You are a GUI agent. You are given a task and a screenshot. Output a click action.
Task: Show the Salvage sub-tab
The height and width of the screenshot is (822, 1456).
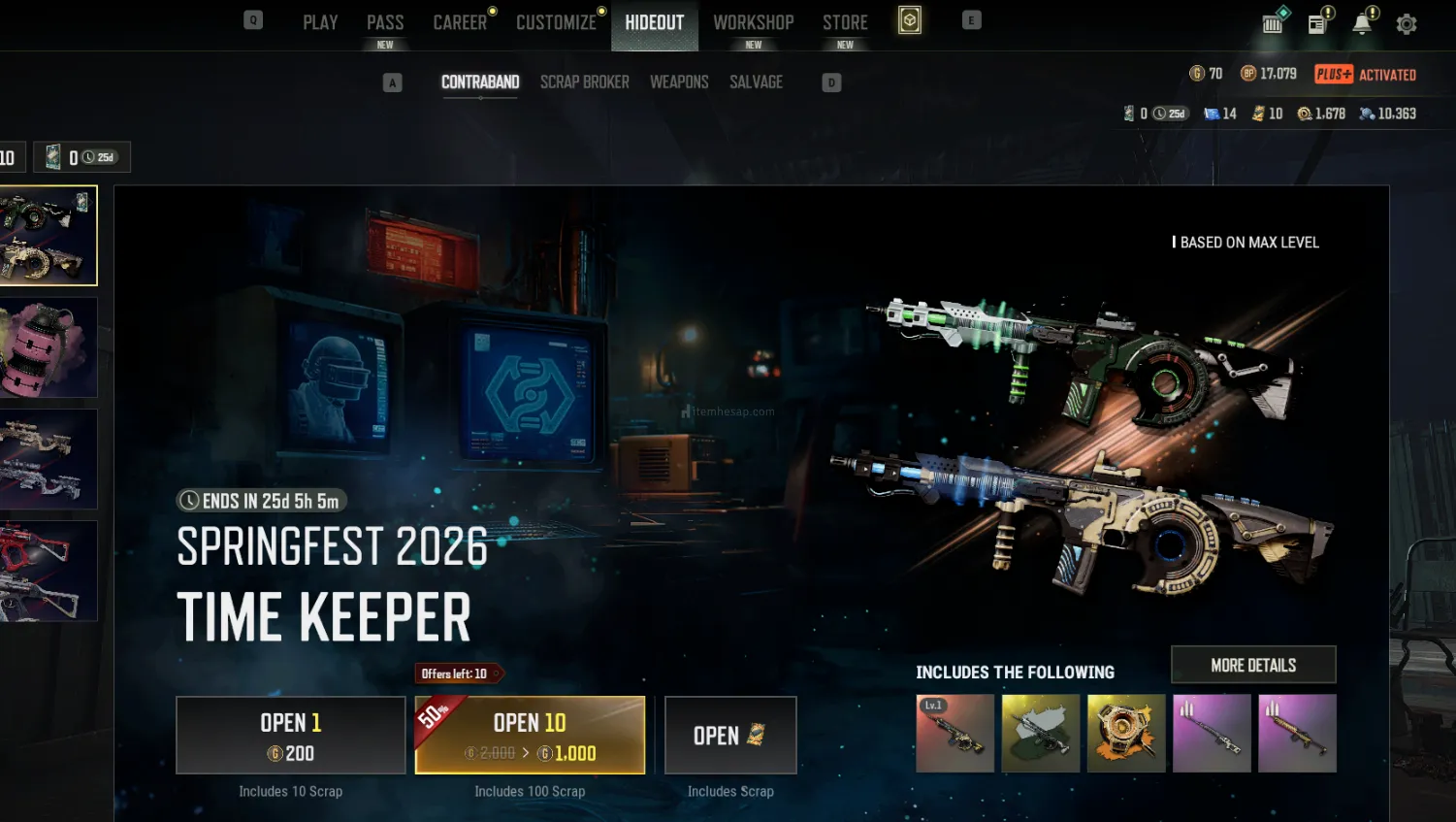[756, 82]
